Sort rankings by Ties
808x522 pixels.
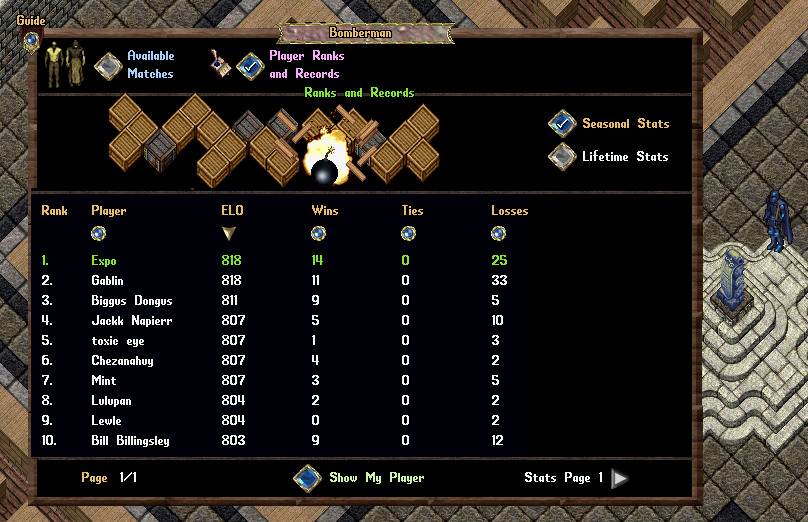coord(408,233)
